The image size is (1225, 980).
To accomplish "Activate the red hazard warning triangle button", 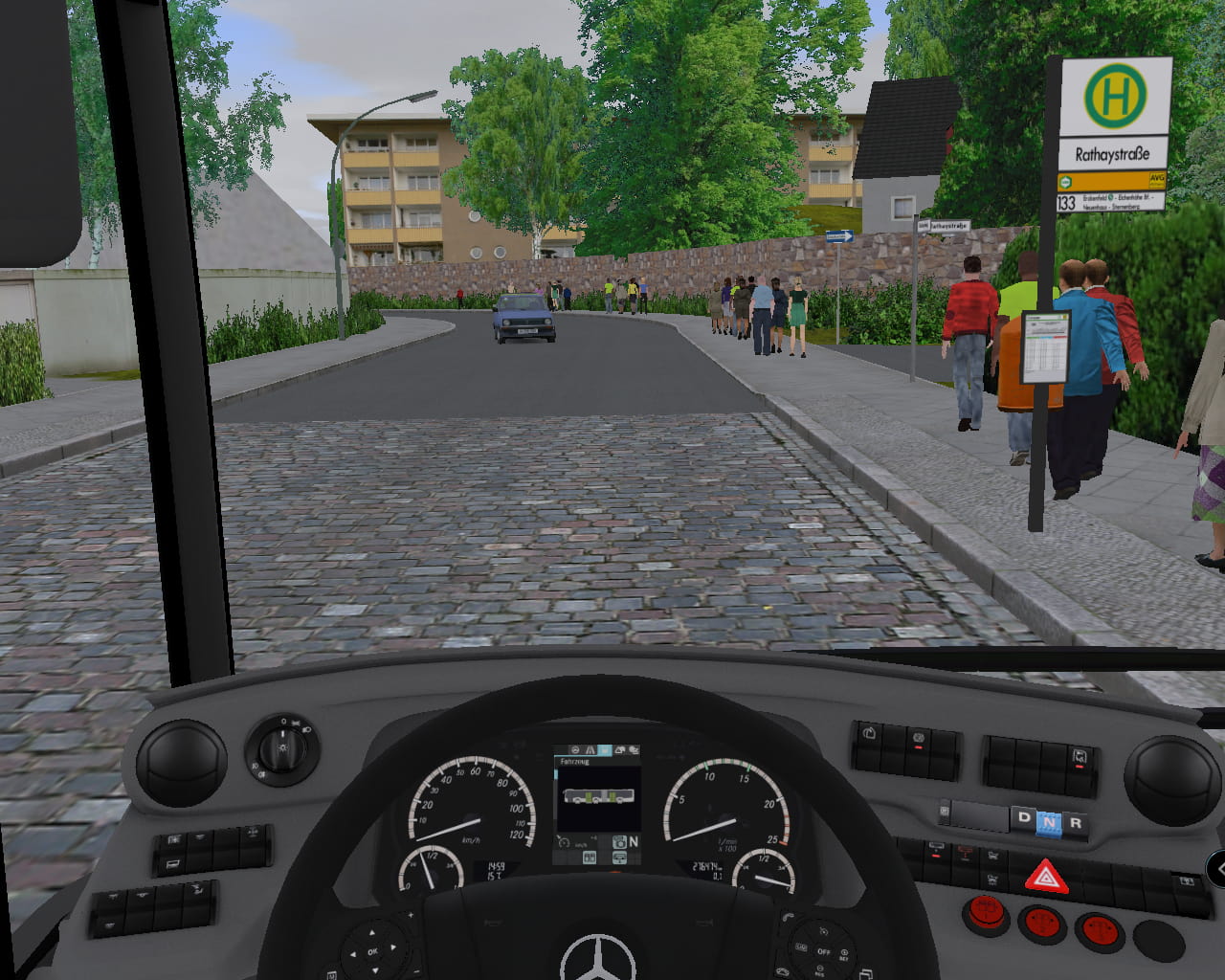I will (x=1046, y=876).
